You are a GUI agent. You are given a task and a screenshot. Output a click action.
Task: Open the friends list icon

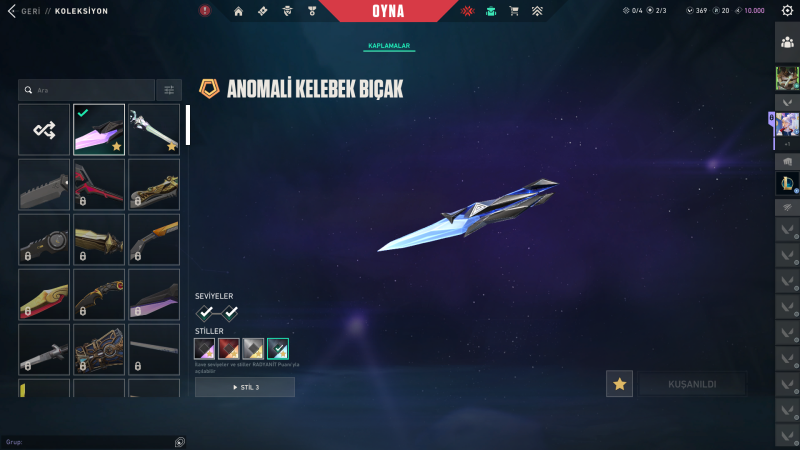point(787,44)
